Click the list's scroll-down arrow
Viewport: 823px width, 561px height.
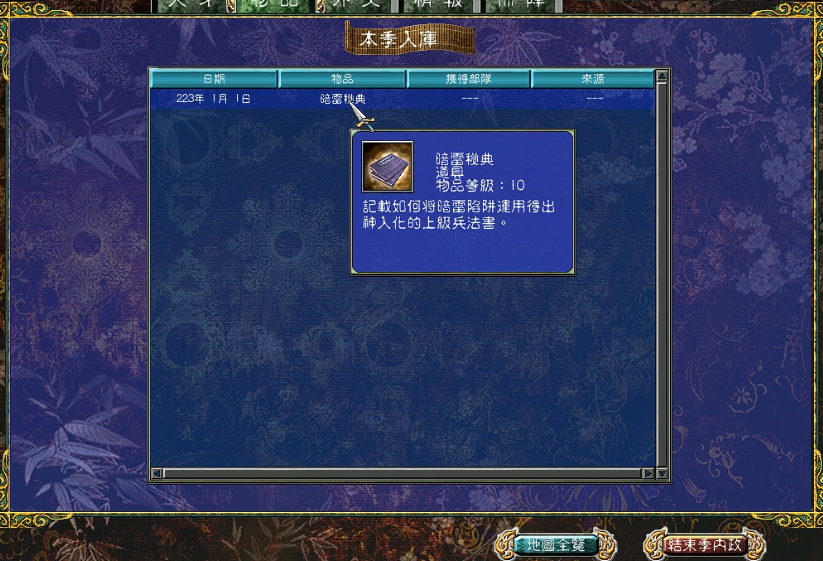click(x=662, y=462)
